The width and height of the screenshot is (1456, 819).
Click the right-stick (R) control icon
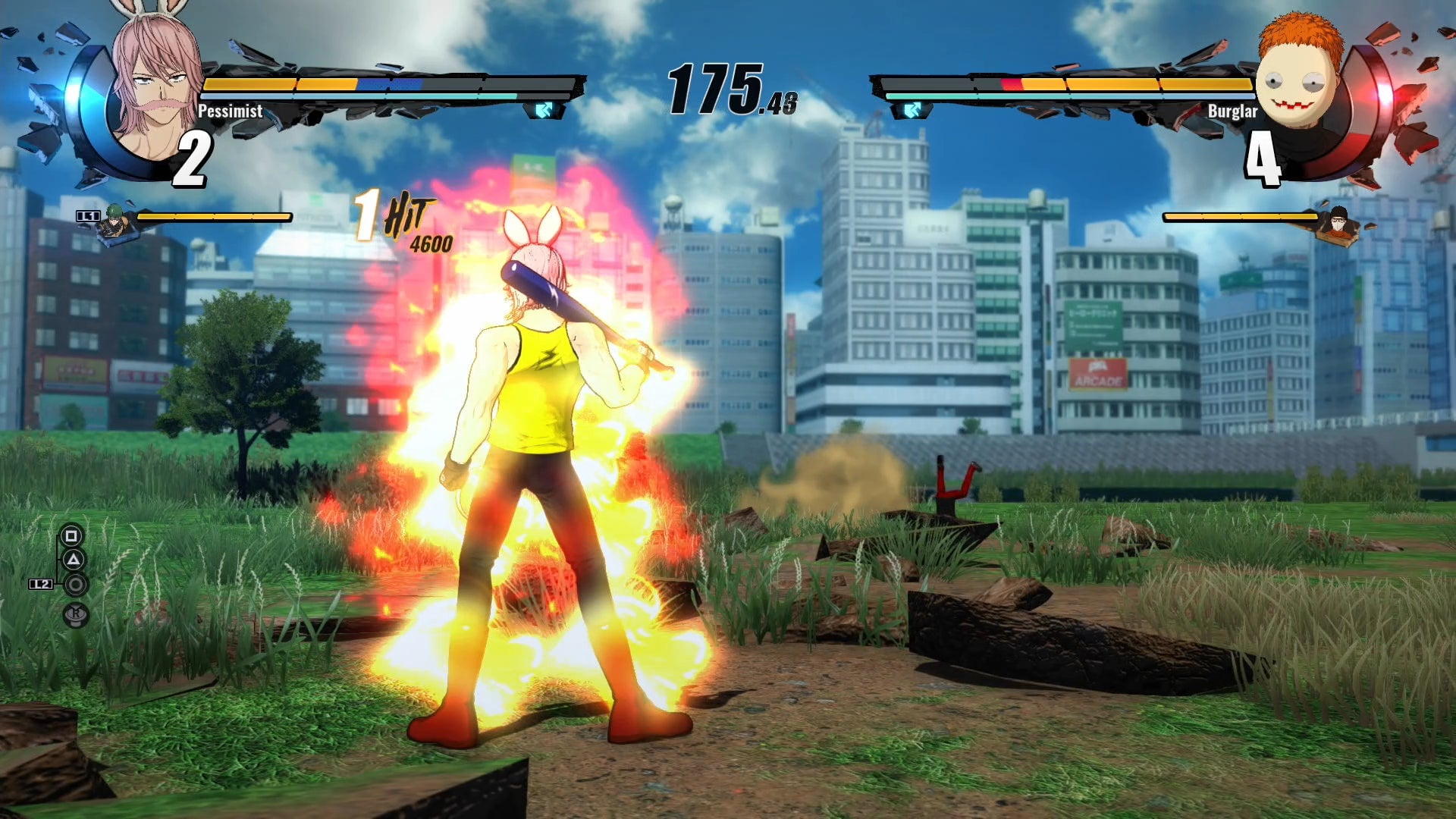75,613
